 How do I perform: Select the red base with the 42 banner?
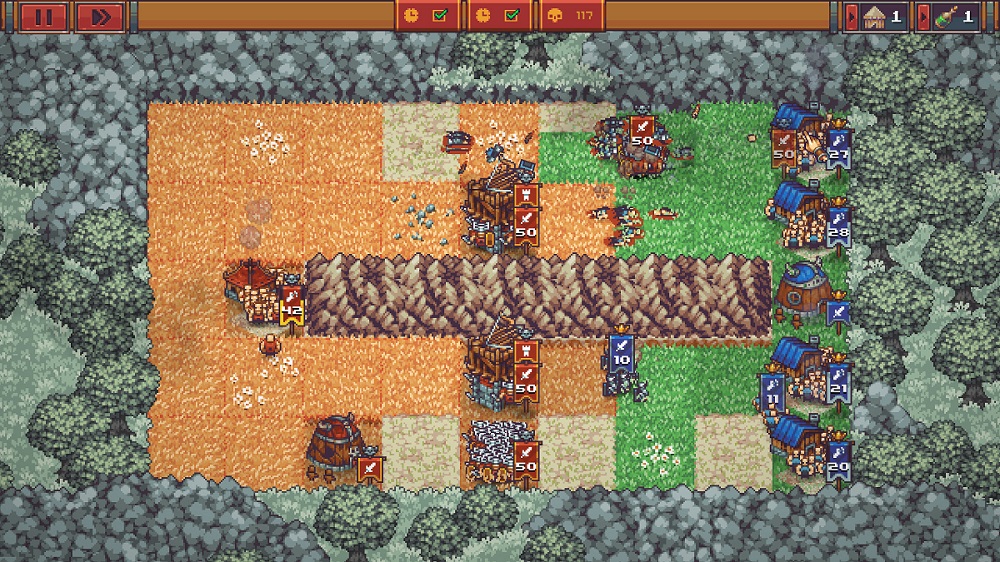point(254,290)
